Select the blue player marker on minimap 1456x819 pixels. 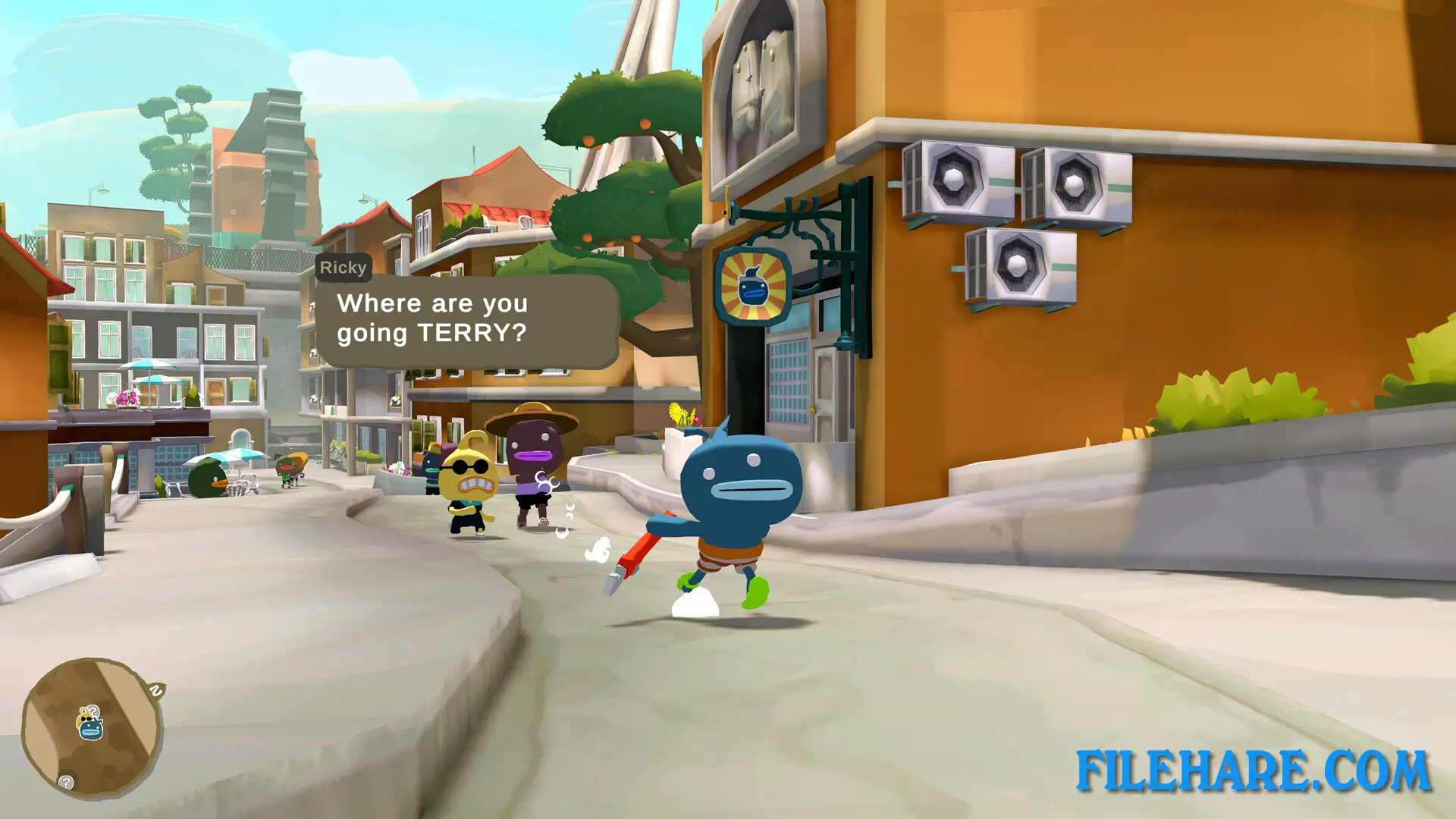91,729
